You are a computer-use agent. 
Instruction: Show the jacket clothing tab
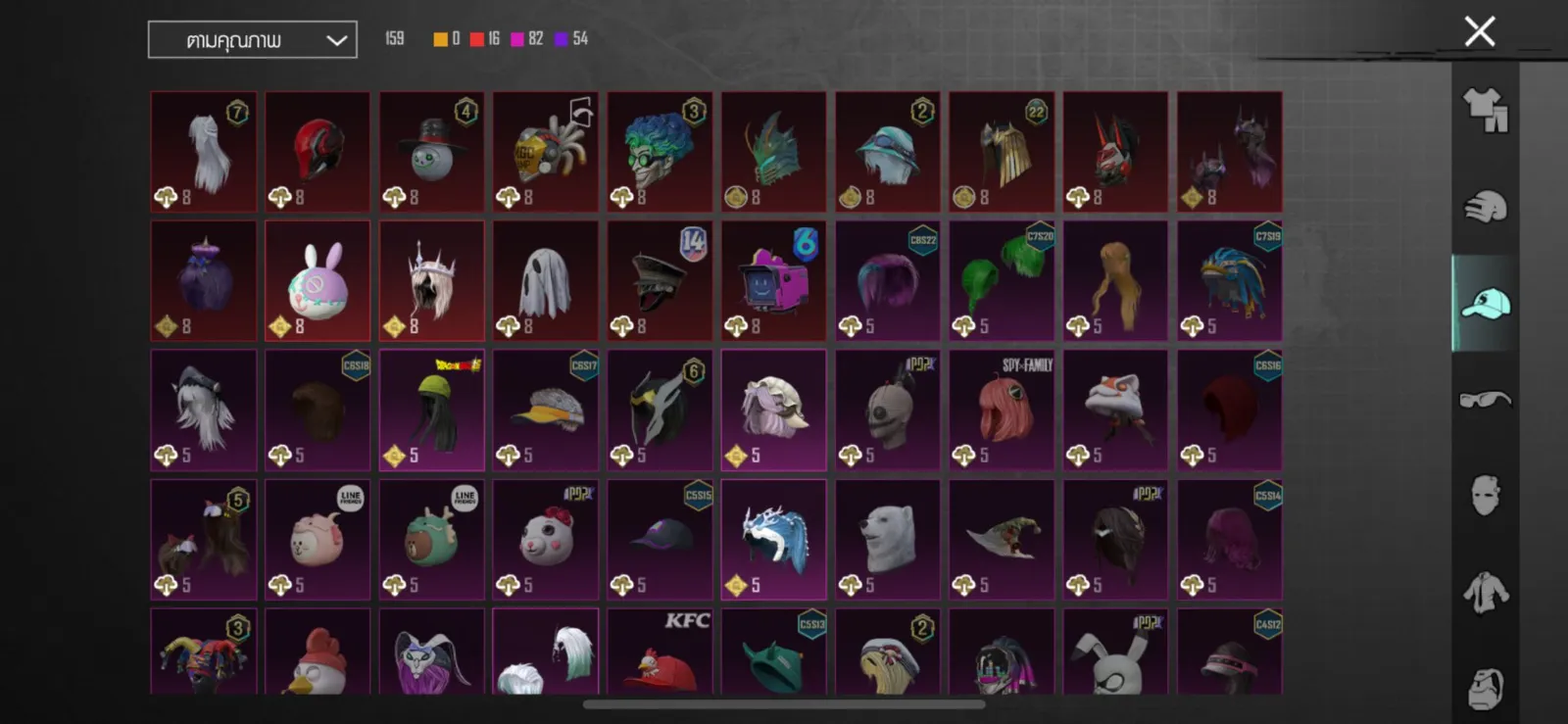1485,593
